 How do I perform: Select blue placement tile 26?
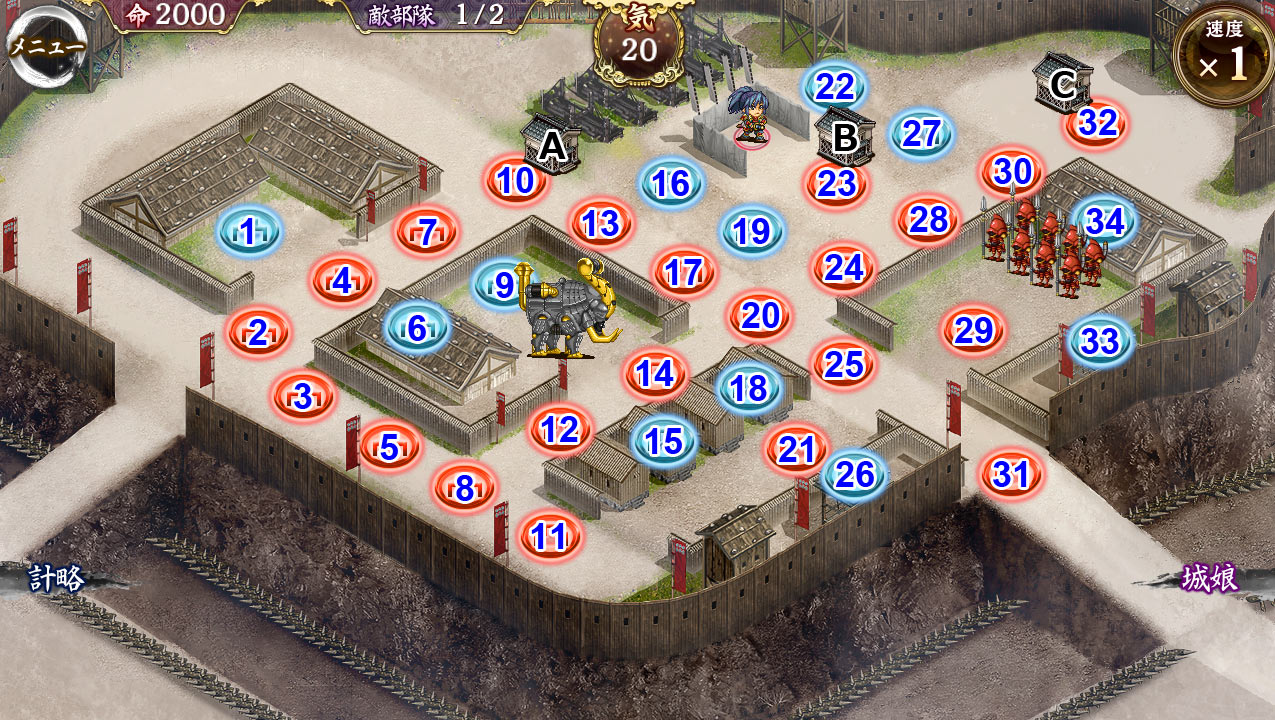pos(855,475)
